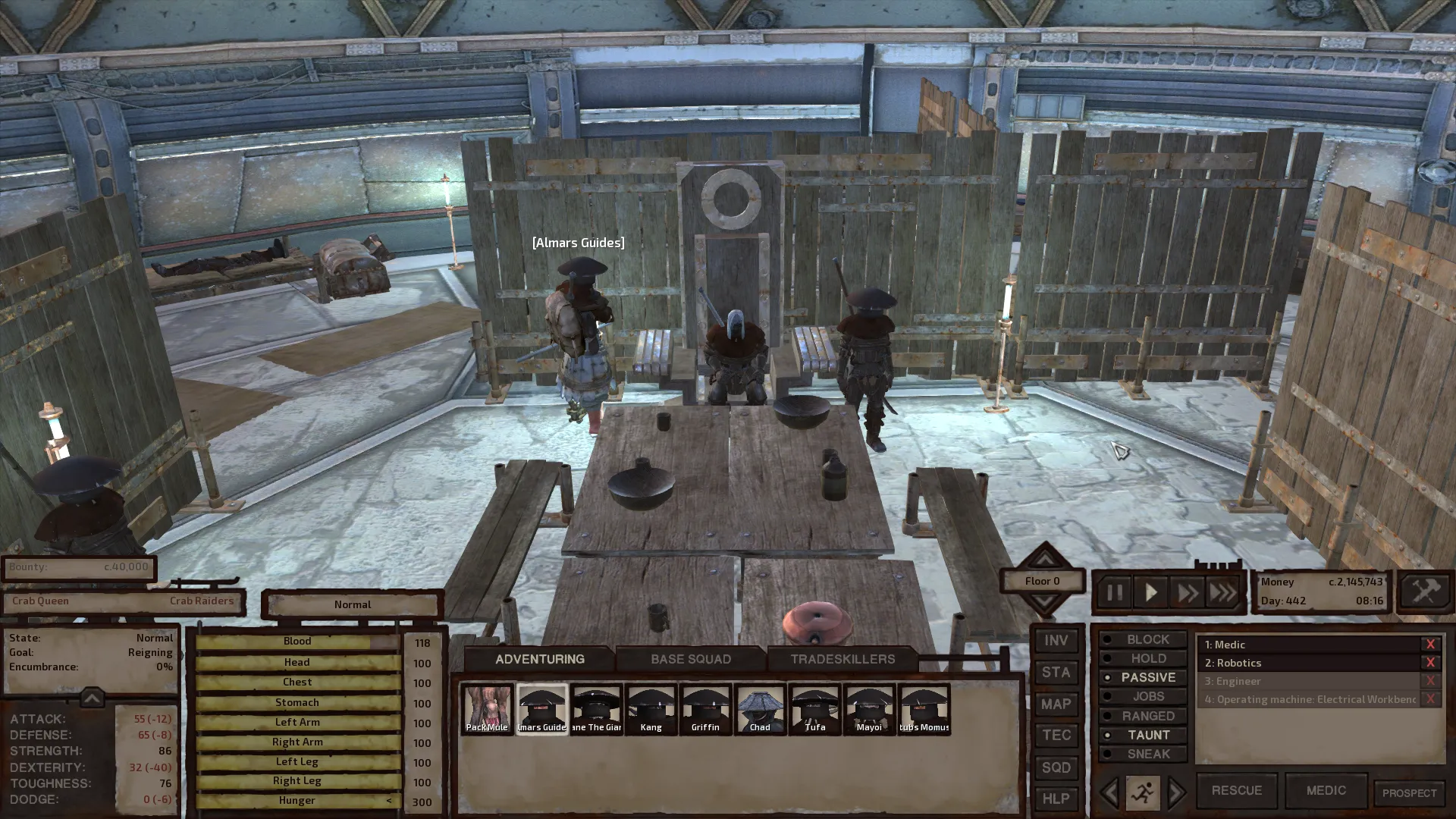Select the Pack Mule portrait
The width and height of the screenshot is (1456, 819).
click(487, 709)
